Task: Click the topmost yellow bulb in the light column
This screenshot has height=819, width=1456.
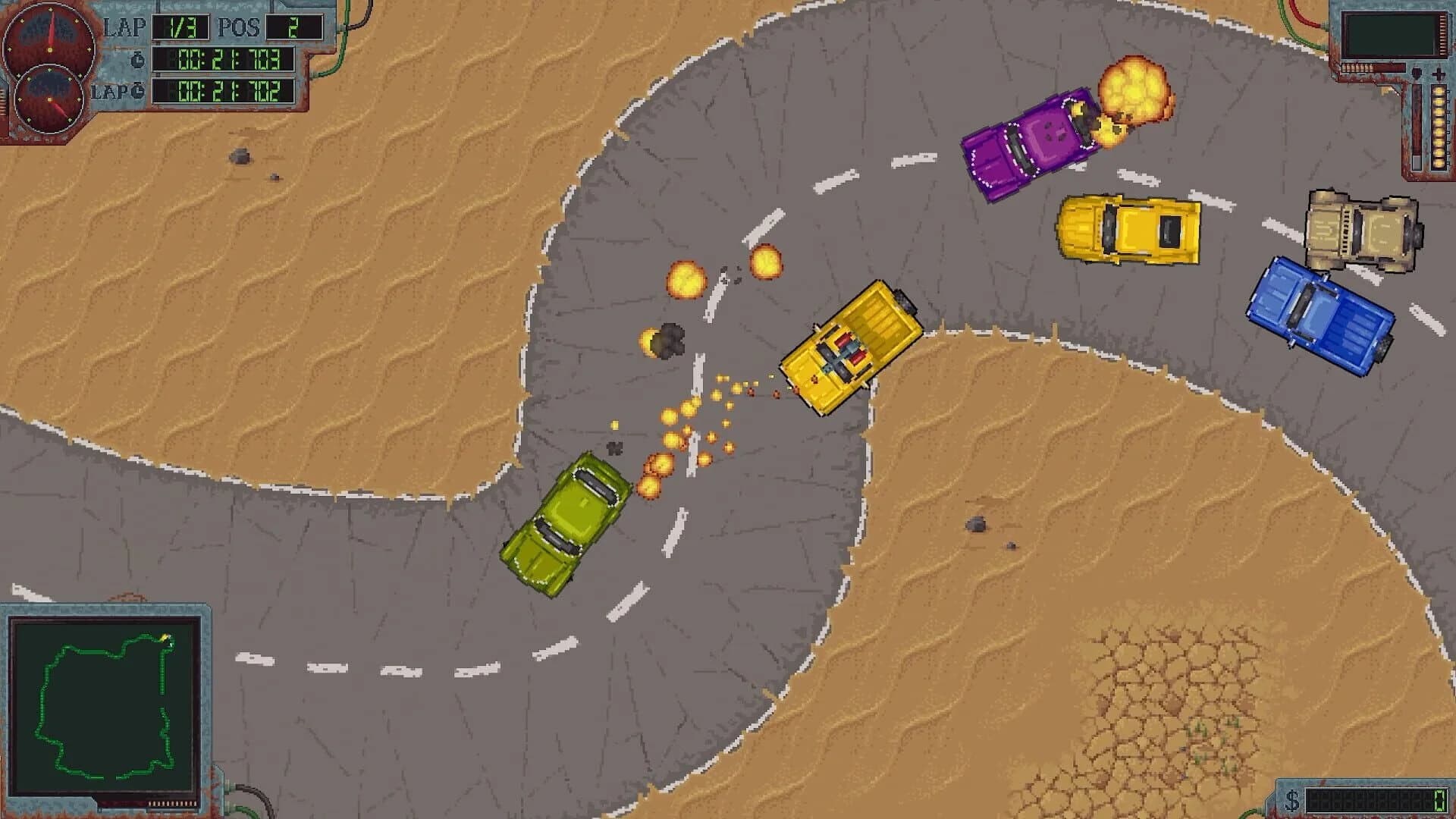Action: click(x=1439, y=91)
